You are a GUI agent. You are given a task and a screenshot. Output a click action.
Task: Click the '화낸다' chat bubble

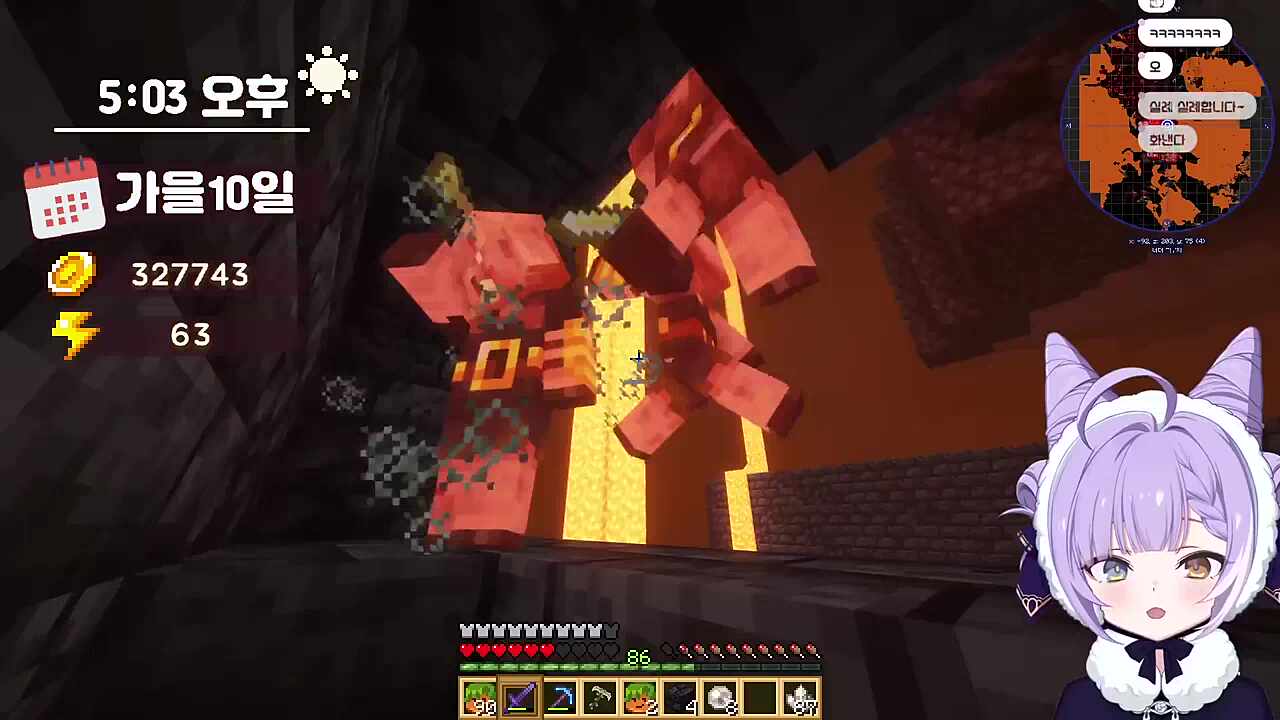[x=1166, y=140]
